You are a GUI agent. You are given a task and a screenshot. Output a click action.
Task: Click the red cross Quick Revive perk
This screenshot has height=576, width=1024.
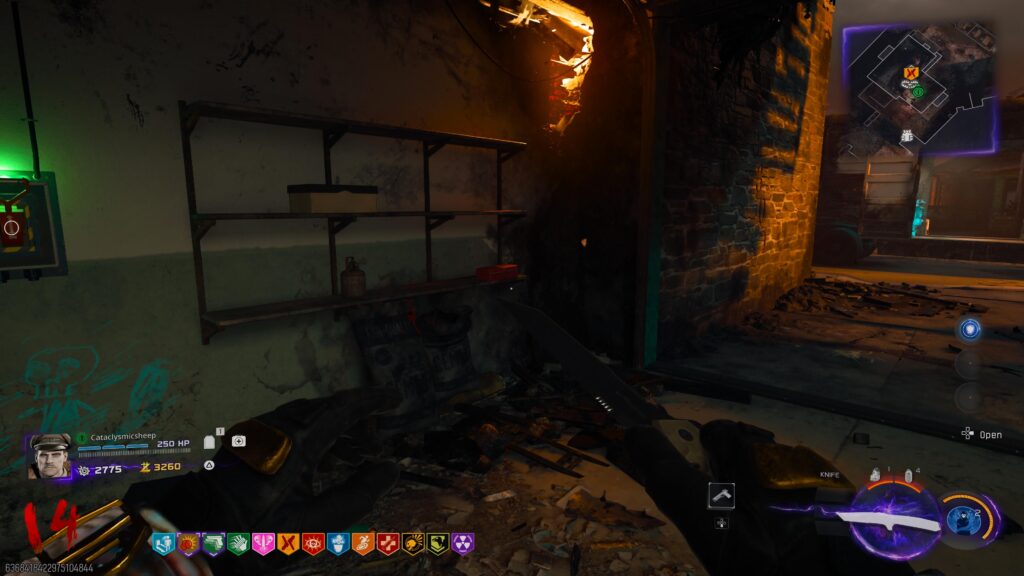[388, 543]
